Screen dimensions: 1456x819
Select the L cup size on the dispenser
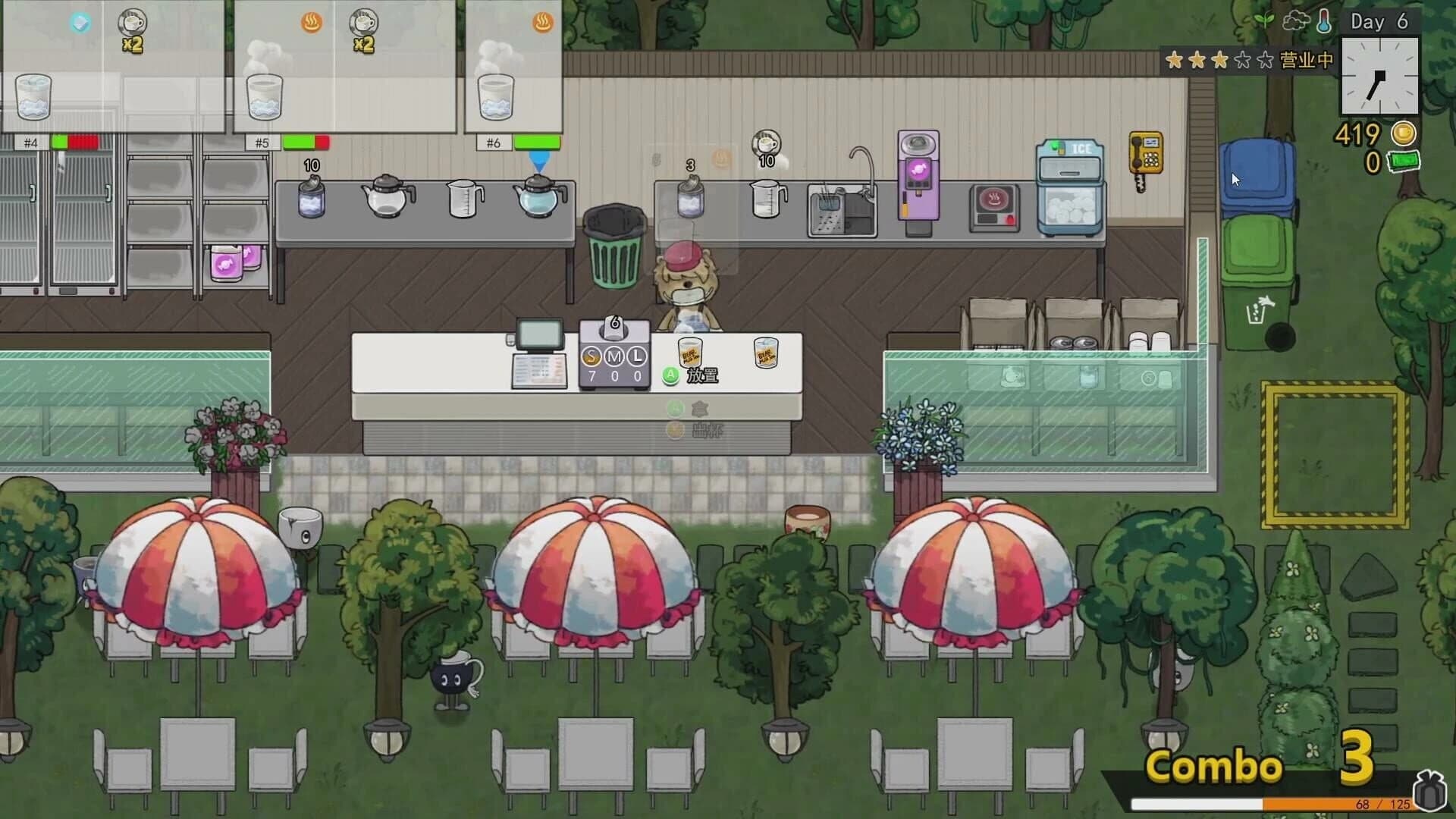pos(635,355)
